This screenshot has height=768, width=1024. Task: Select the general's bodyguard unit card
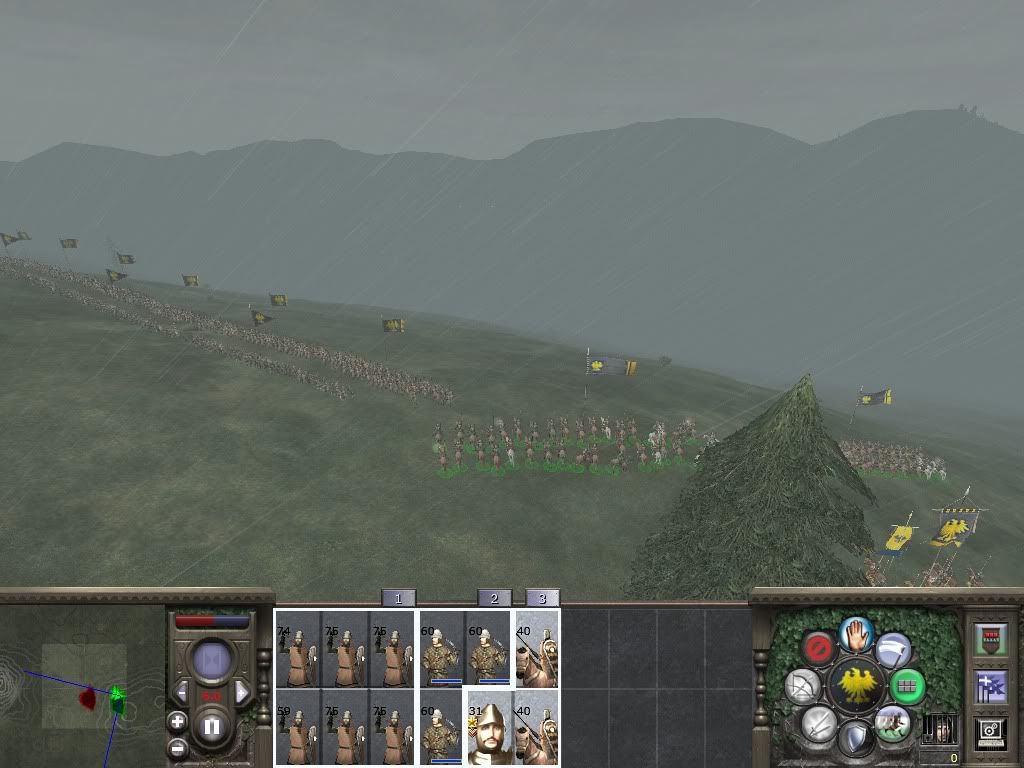(x=490, y=727)
